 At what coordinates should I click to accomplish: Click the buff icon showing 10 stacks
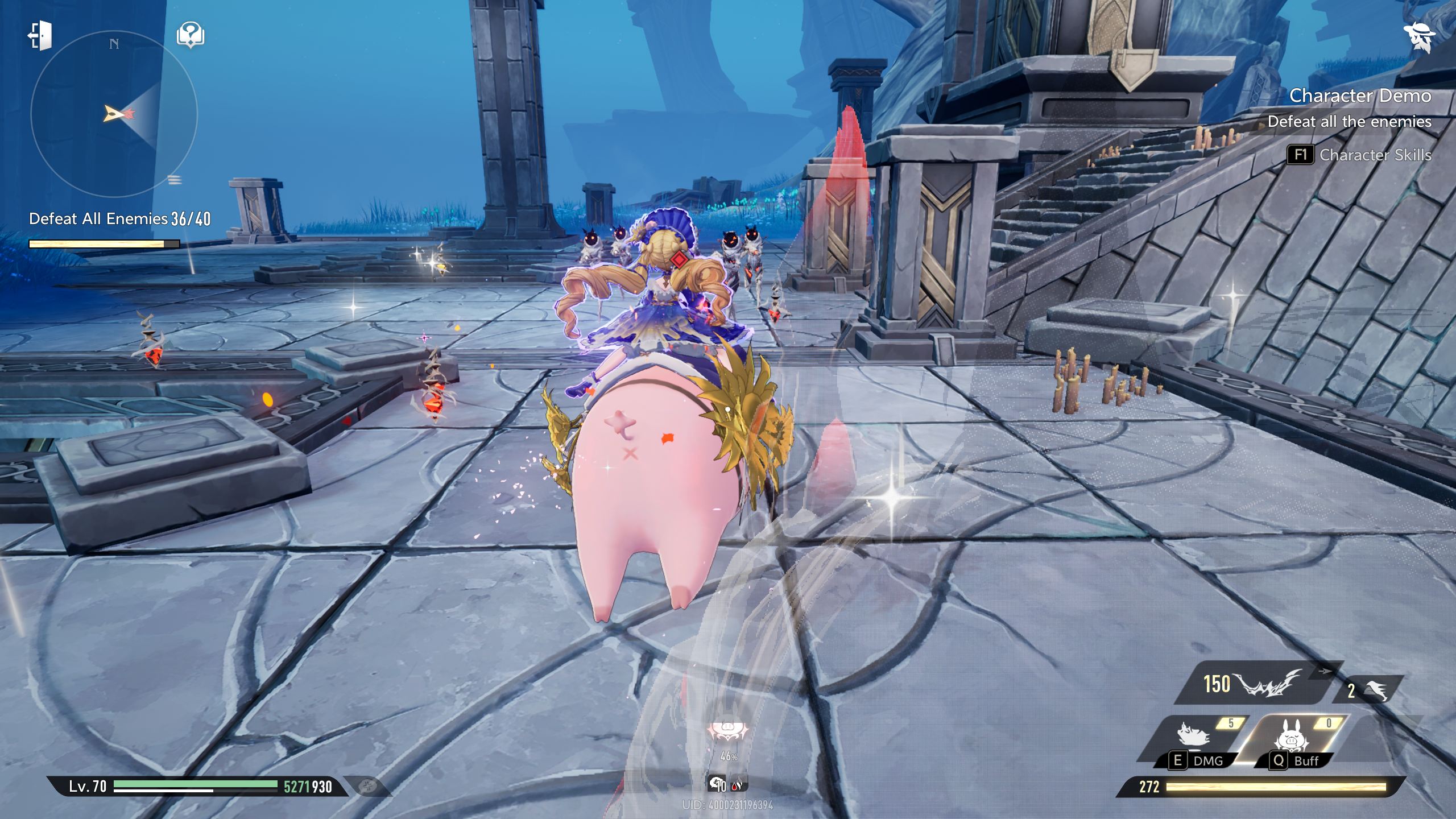(x=718, y=785)
